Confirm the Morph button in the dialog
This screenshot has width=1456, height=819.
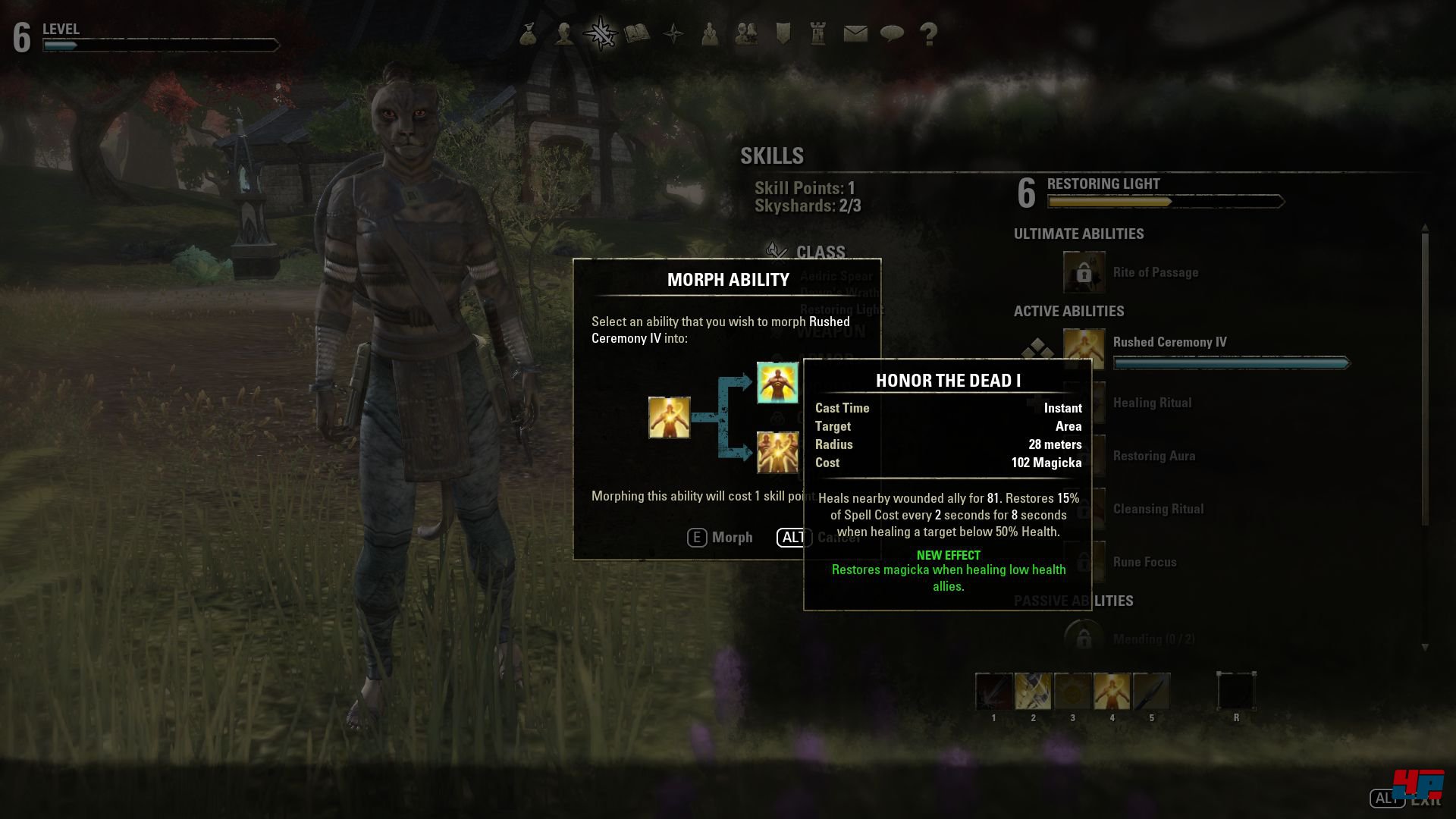720,538
